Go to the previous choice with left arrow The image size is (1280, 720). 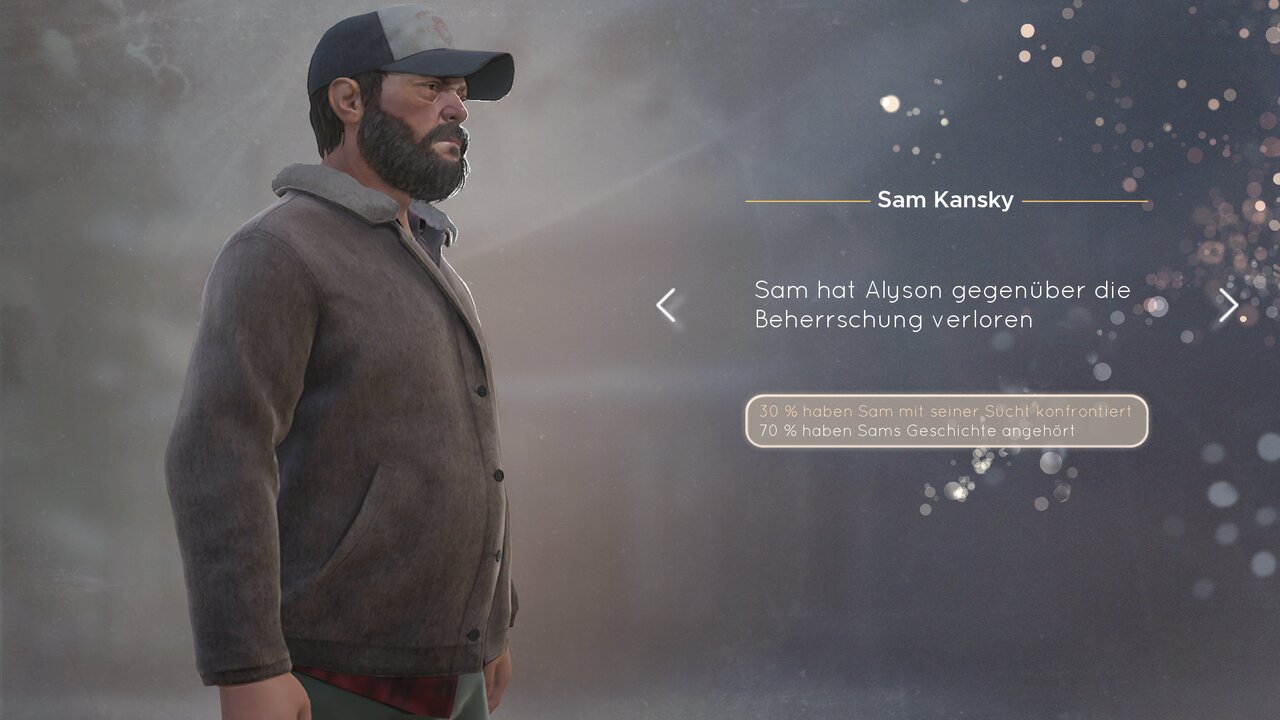click(666, 305)
